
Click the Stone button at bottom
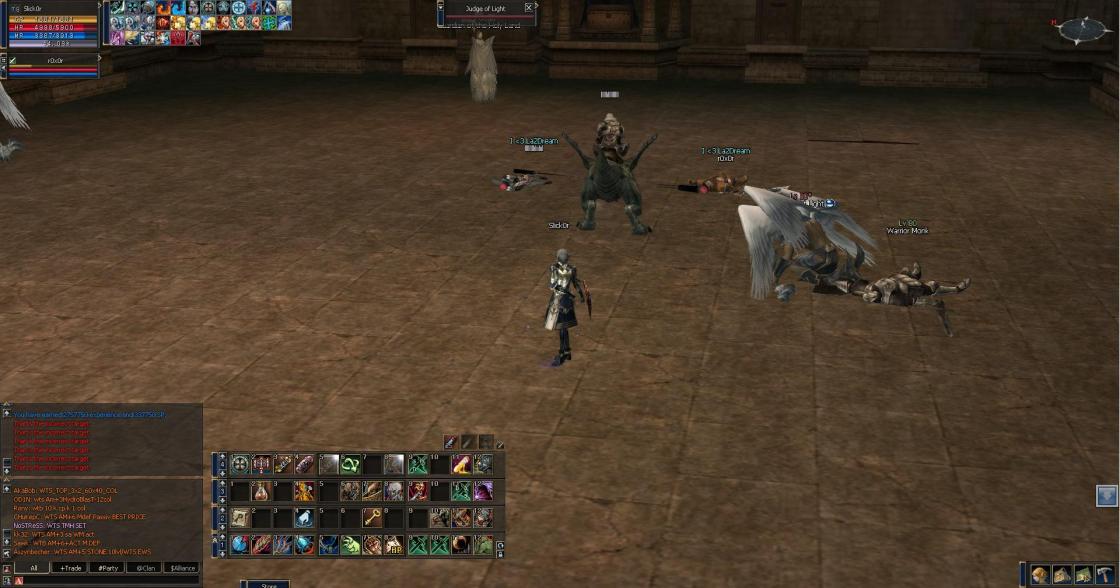pos(268,585)
